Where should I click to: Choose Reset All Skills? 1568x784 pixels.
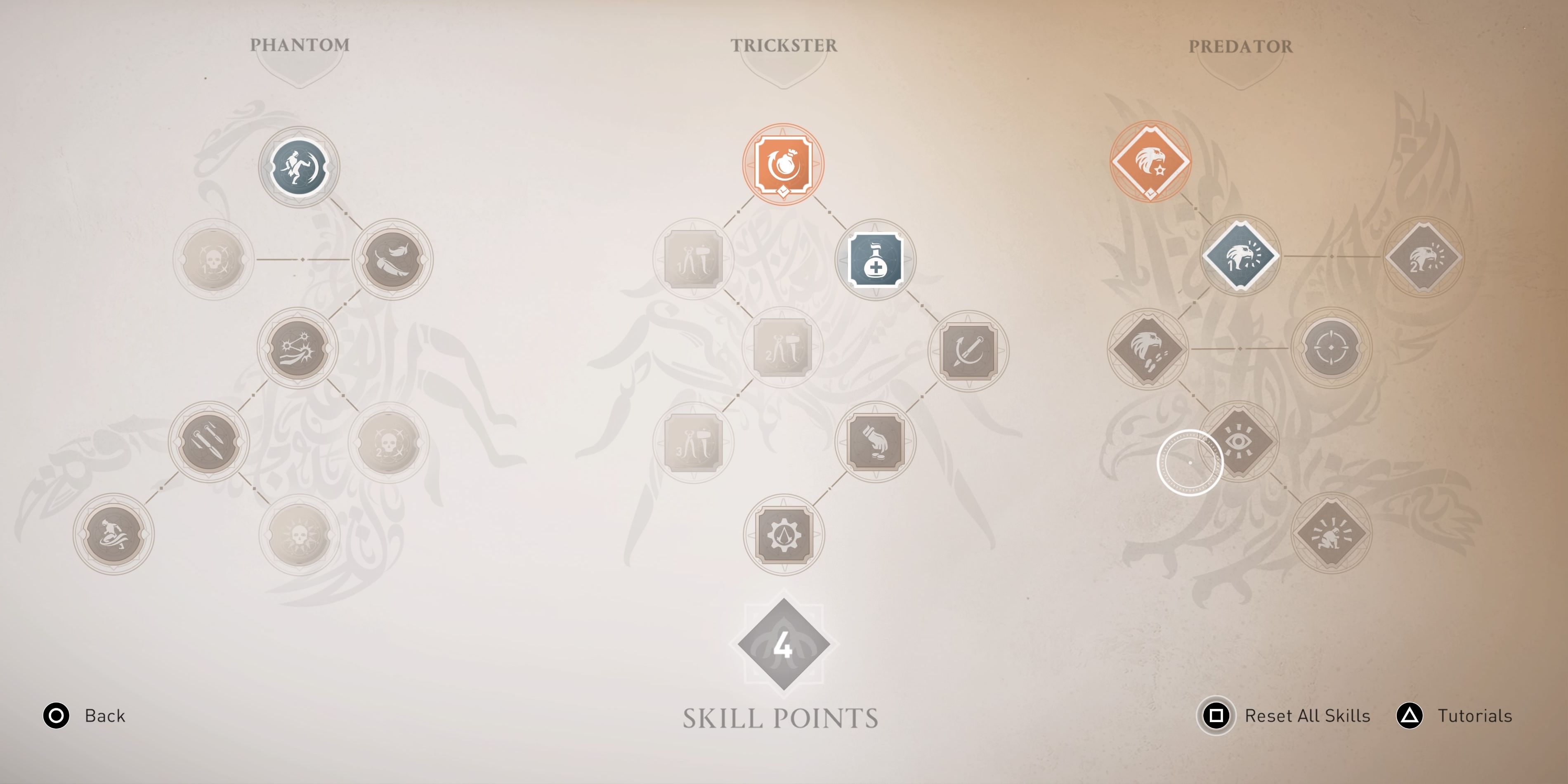click(x=1308, y=716)
